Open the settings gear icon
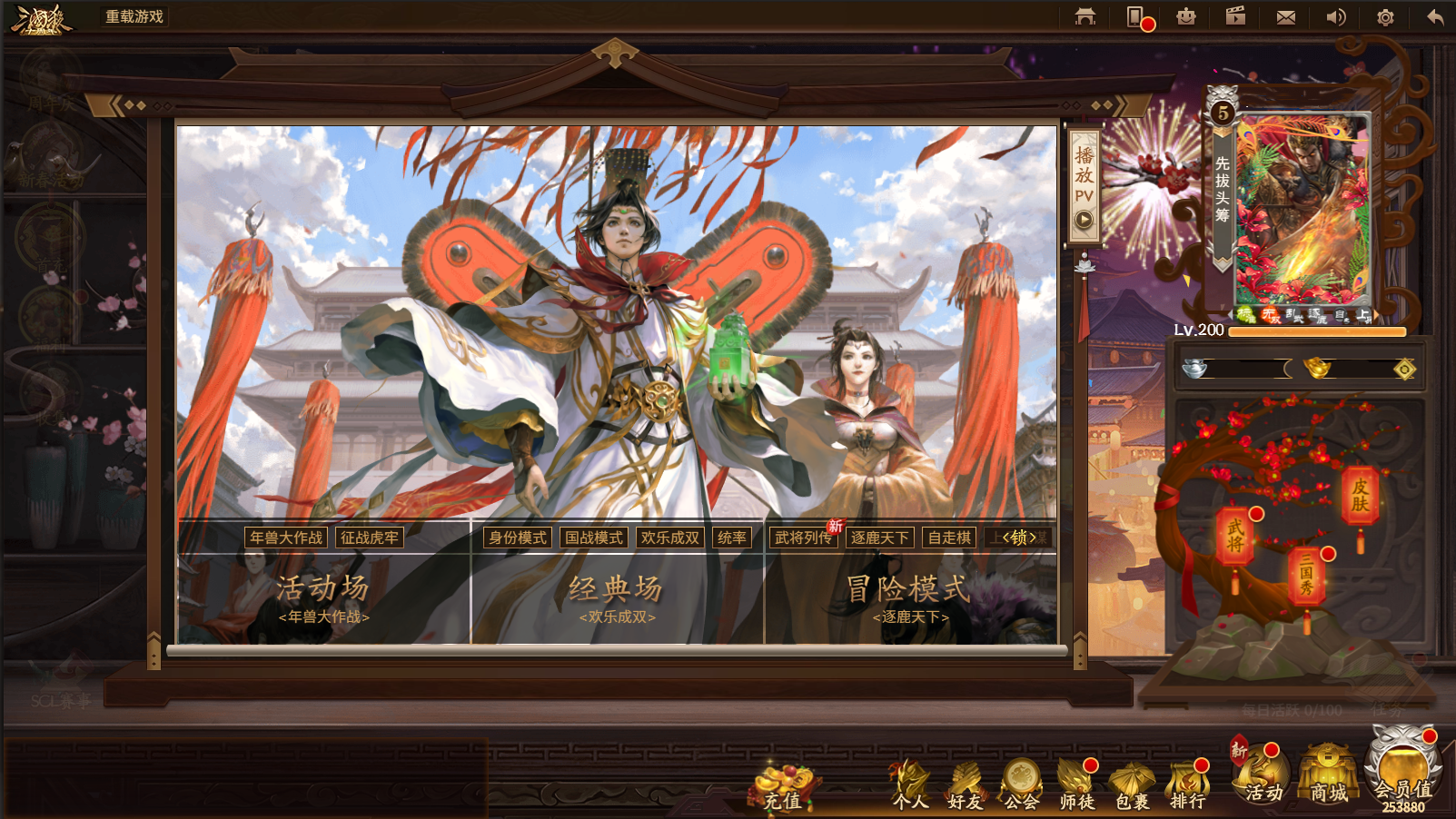The height and width of the screenshot is (819, 1456). pos(1385,17)
